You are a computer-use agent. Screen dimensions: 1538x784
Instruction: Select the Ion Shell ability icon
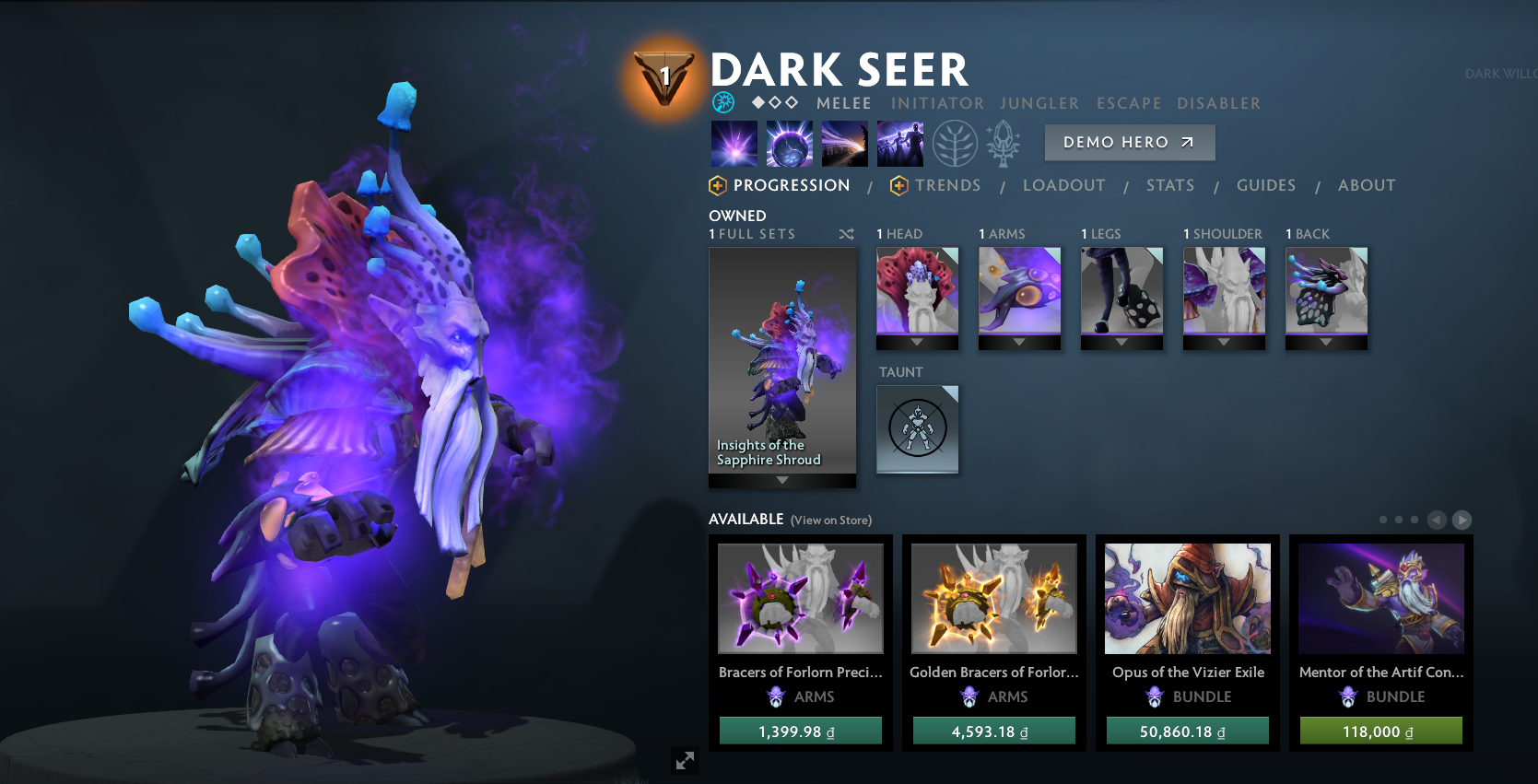click(x=790, y=145)
